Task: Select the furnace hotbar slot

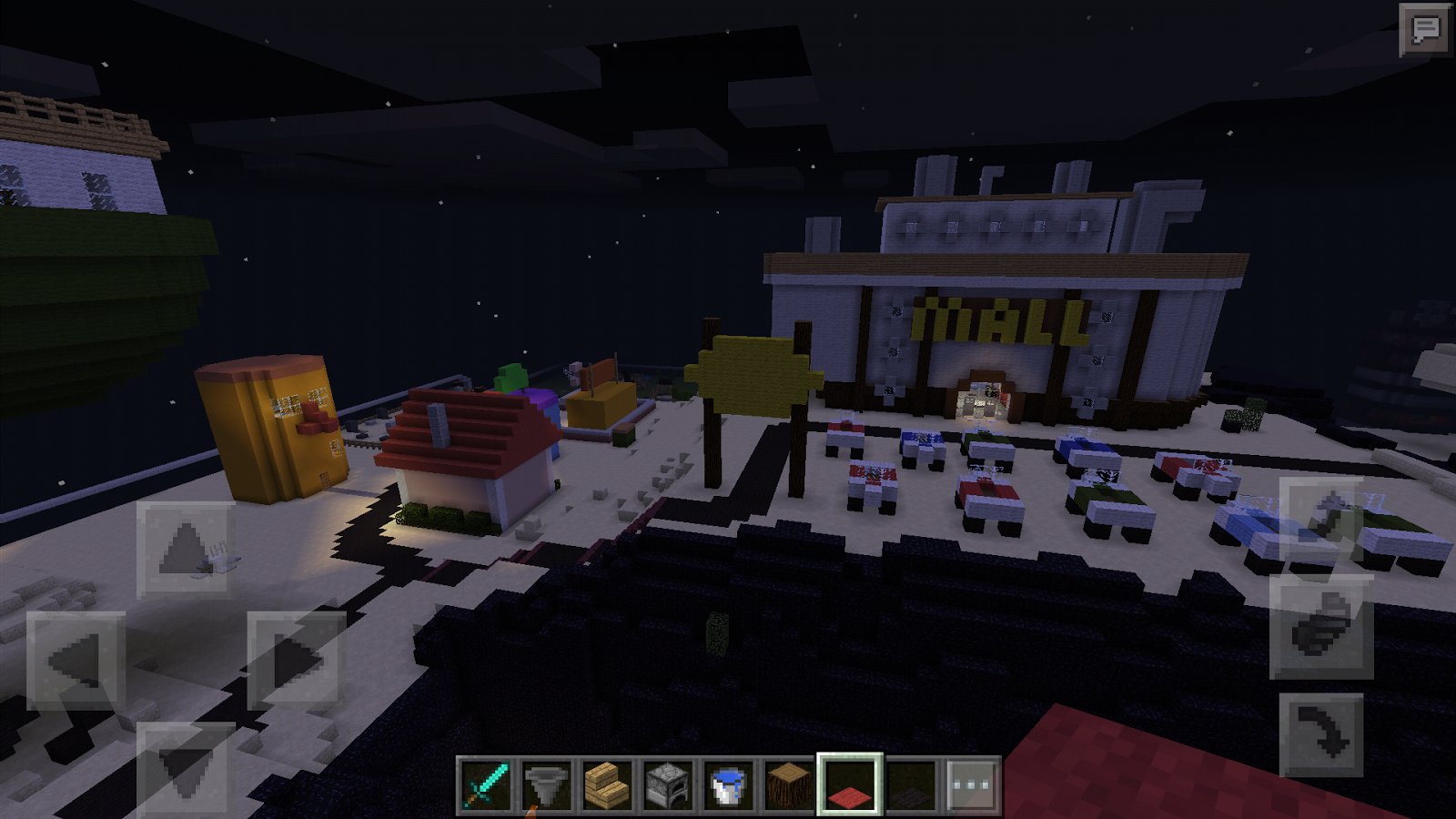Action: pos(668,784)
